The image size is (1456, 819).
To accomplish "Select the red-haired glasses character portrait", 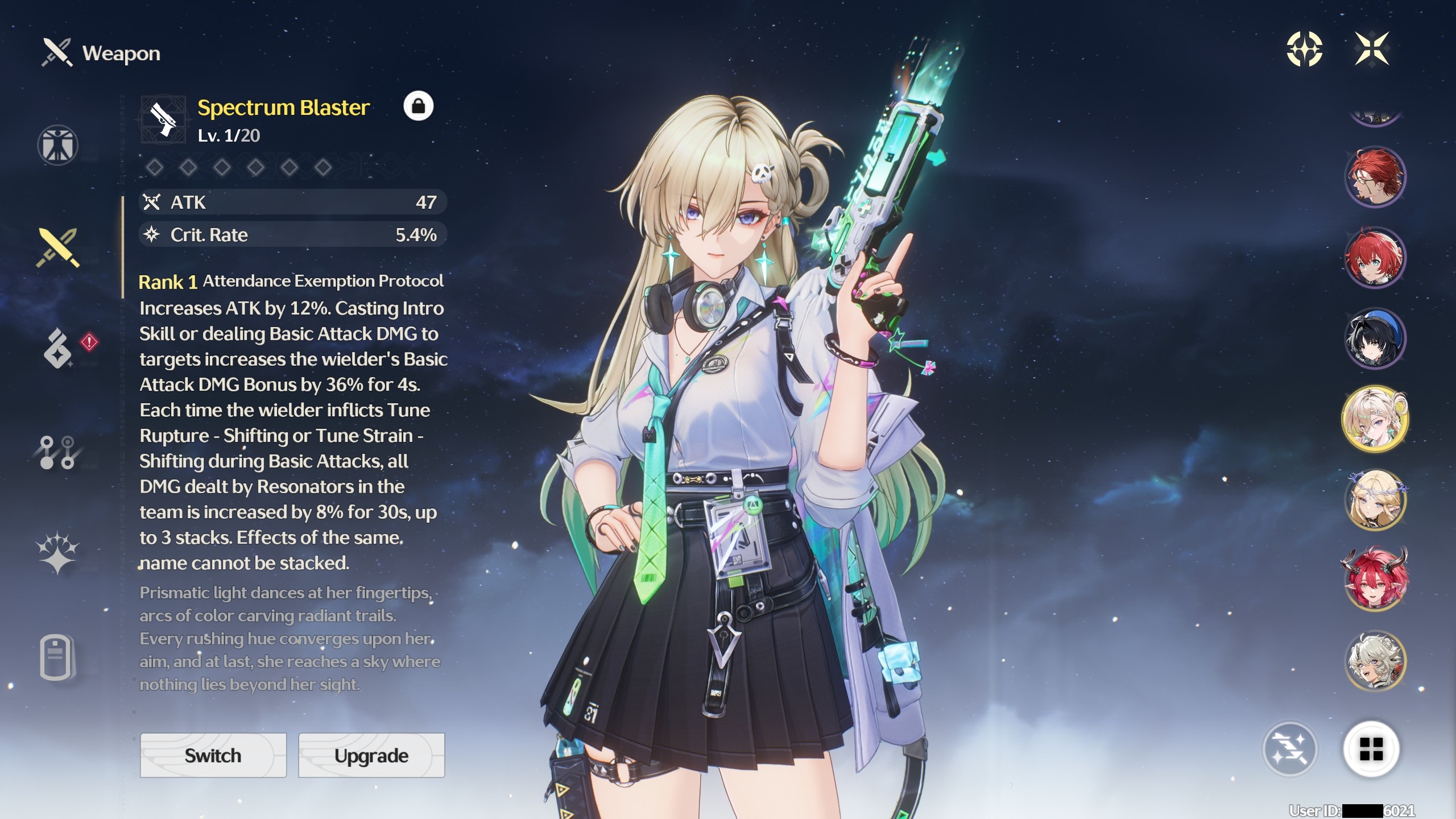I will (x=1375, y=176).
